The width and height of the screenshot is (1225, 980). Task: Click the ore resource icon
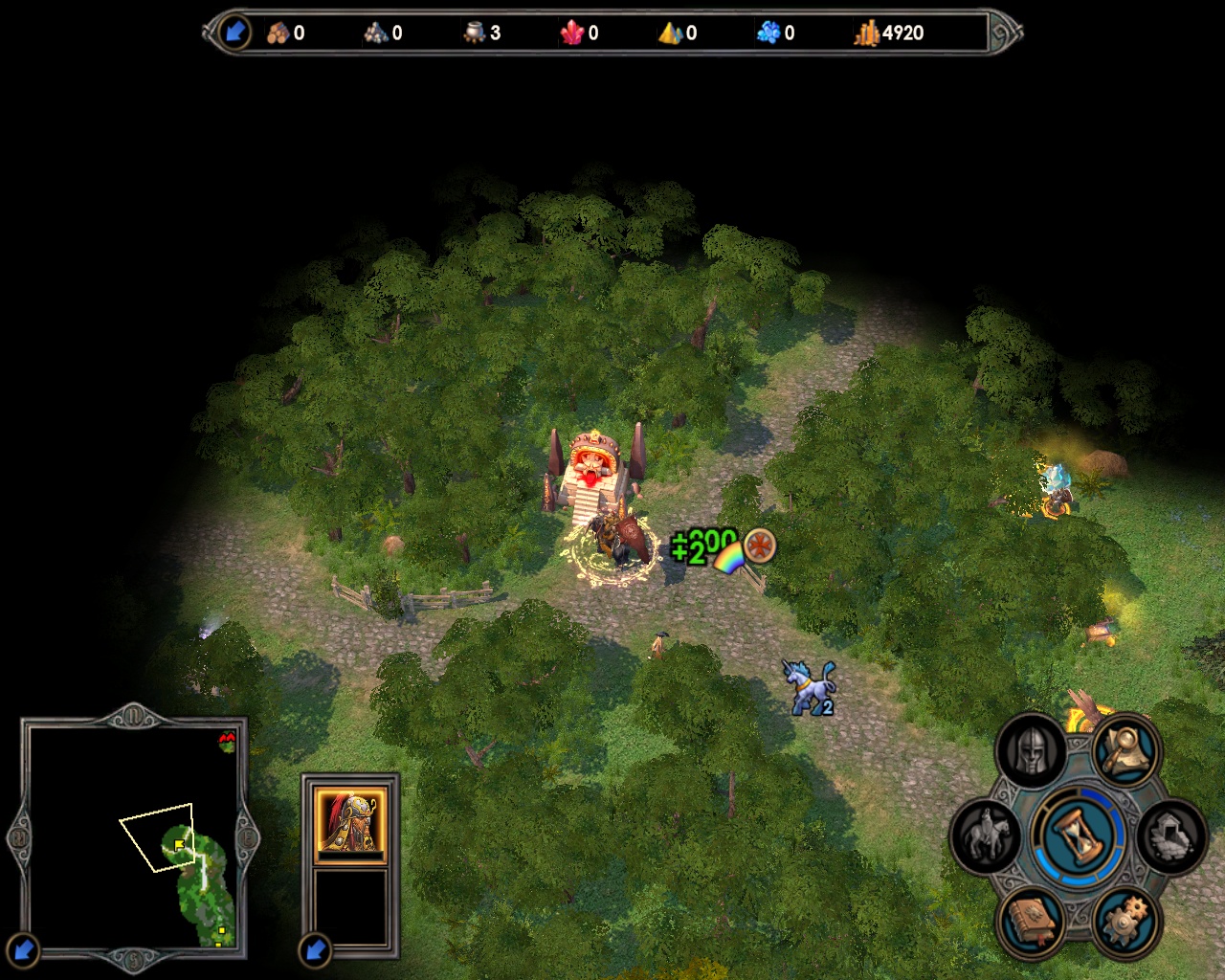376,33
